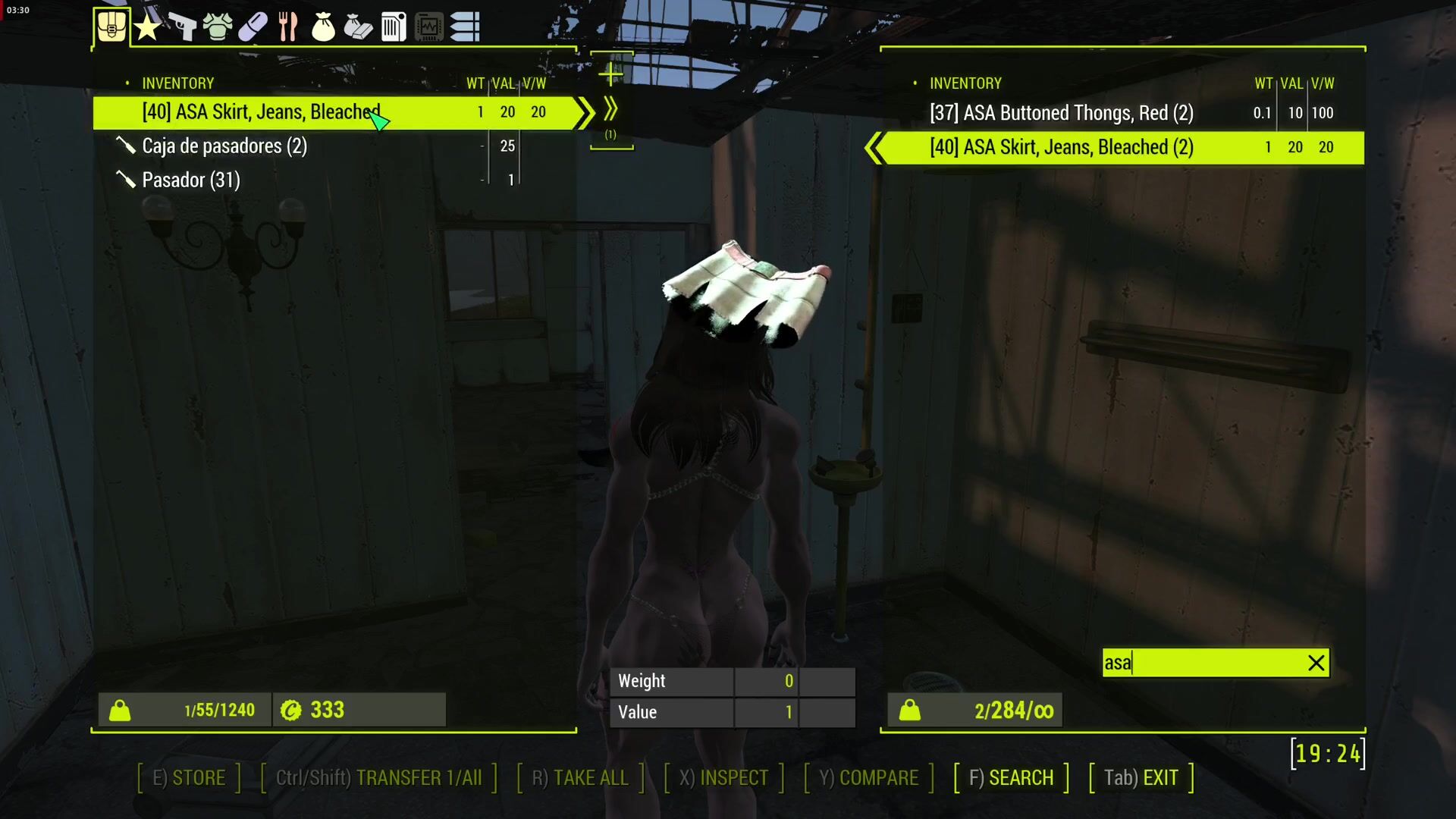Select ASA Skirt, Jeans, Bleached (2) in container

click(x=1062, y=147)
